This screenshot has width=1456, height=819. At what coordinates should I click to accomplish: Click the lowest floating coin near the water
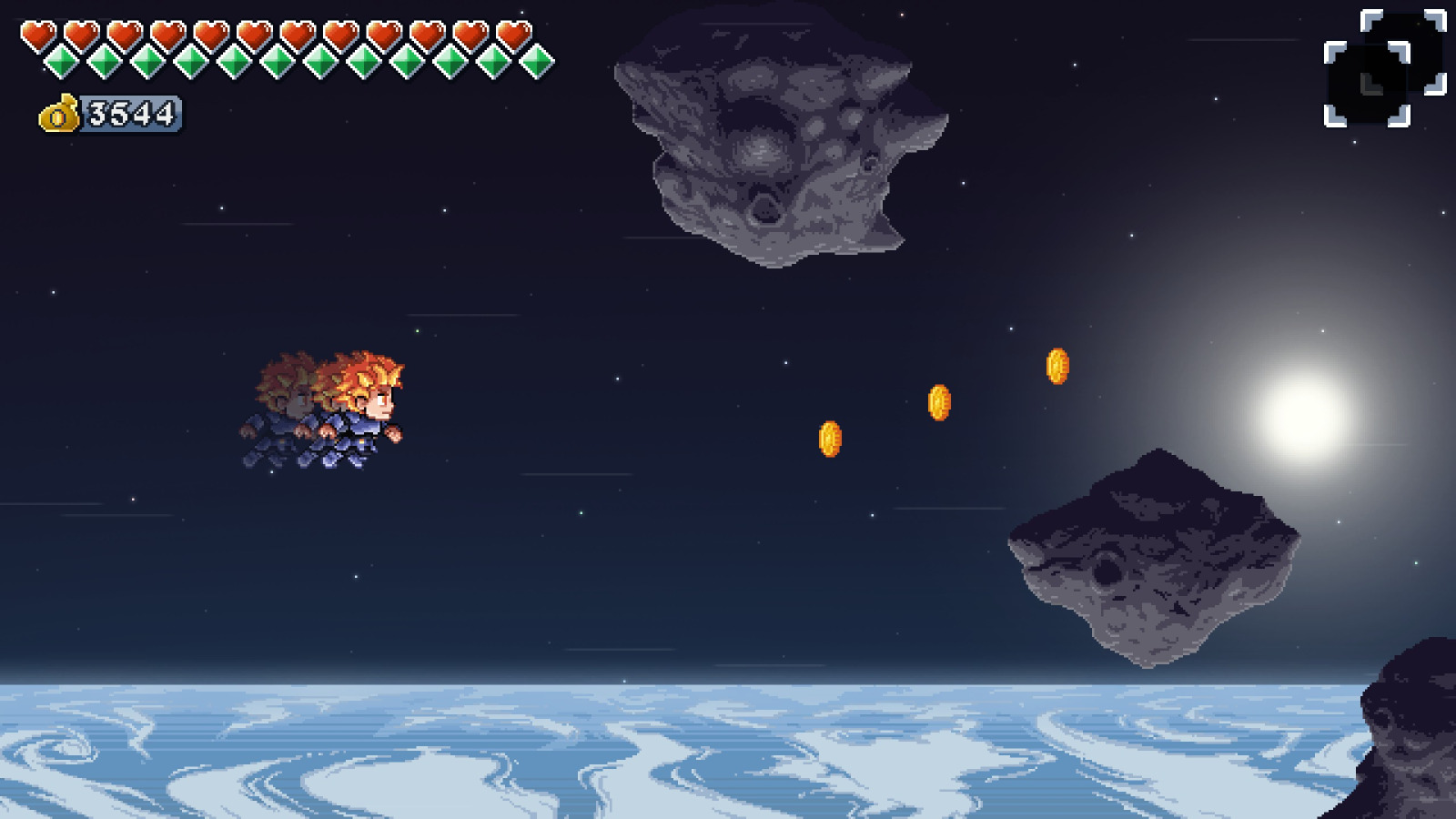pyautogui.click(x=831, y=437)
